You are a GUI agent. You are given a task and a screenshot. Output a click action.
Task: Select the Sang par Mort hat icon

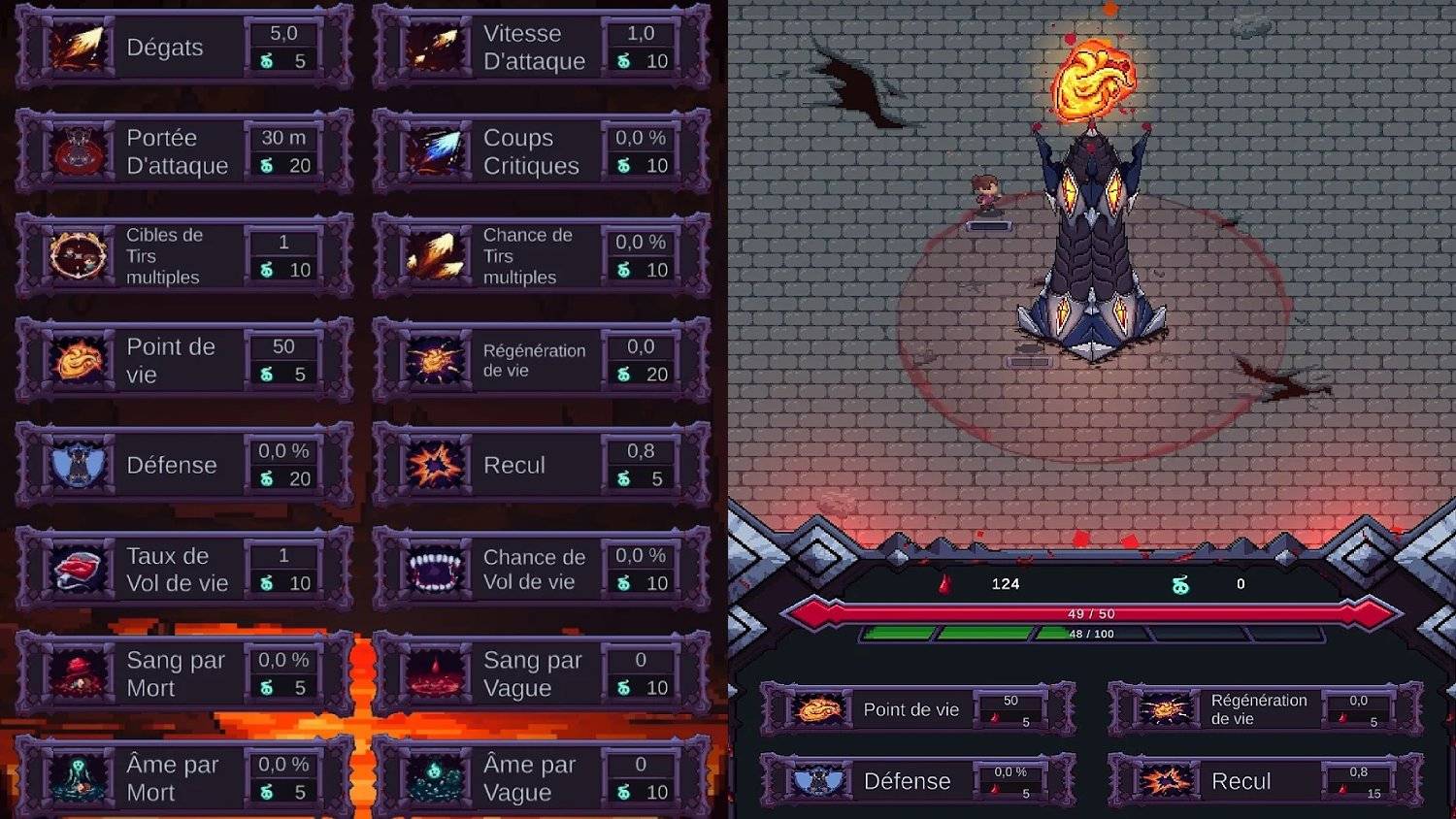tap(78, 673)
